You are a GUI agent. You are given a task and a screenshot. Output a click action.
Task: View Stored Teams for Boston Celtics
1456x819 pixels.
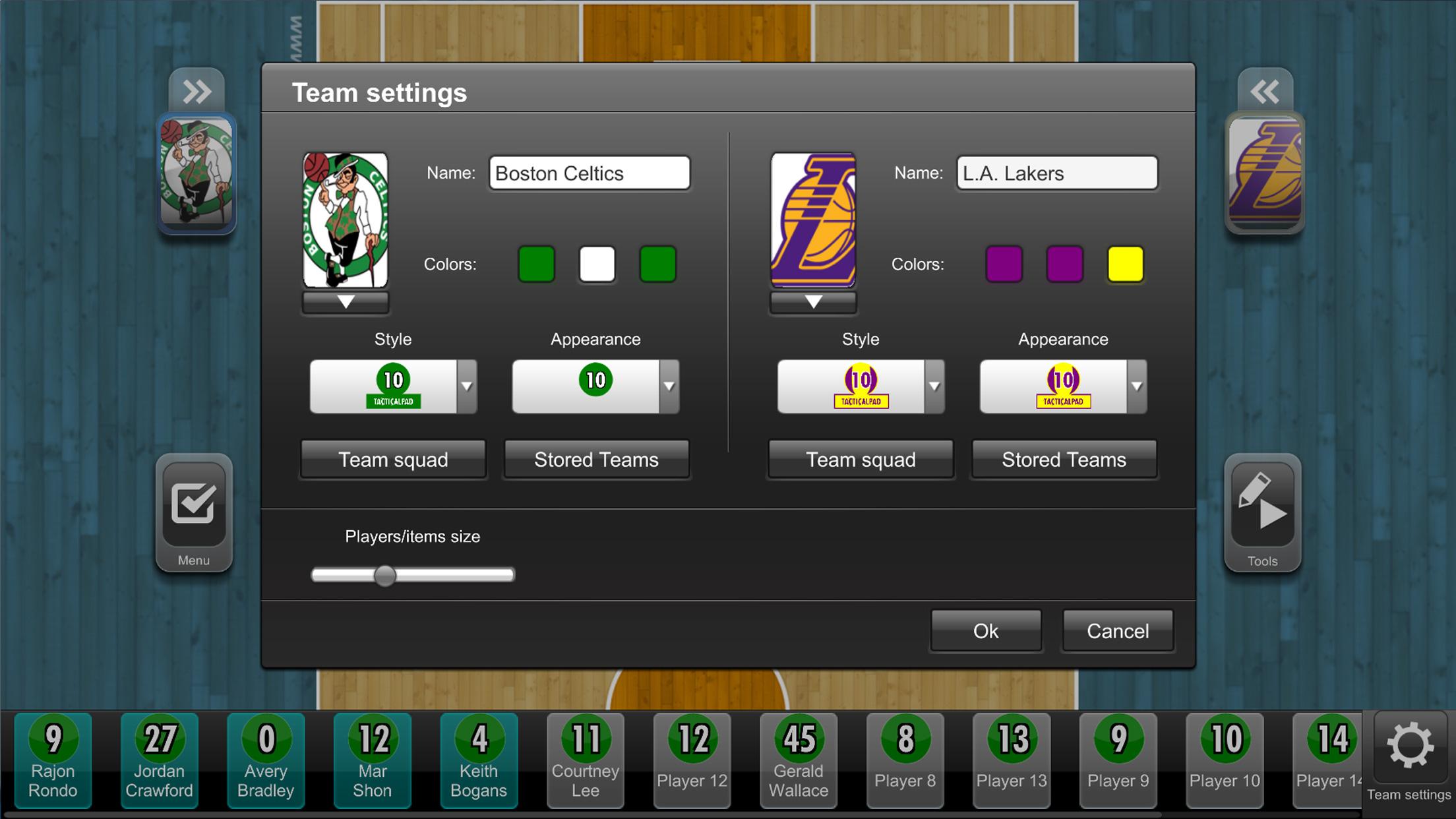click(x=595, y=460)
